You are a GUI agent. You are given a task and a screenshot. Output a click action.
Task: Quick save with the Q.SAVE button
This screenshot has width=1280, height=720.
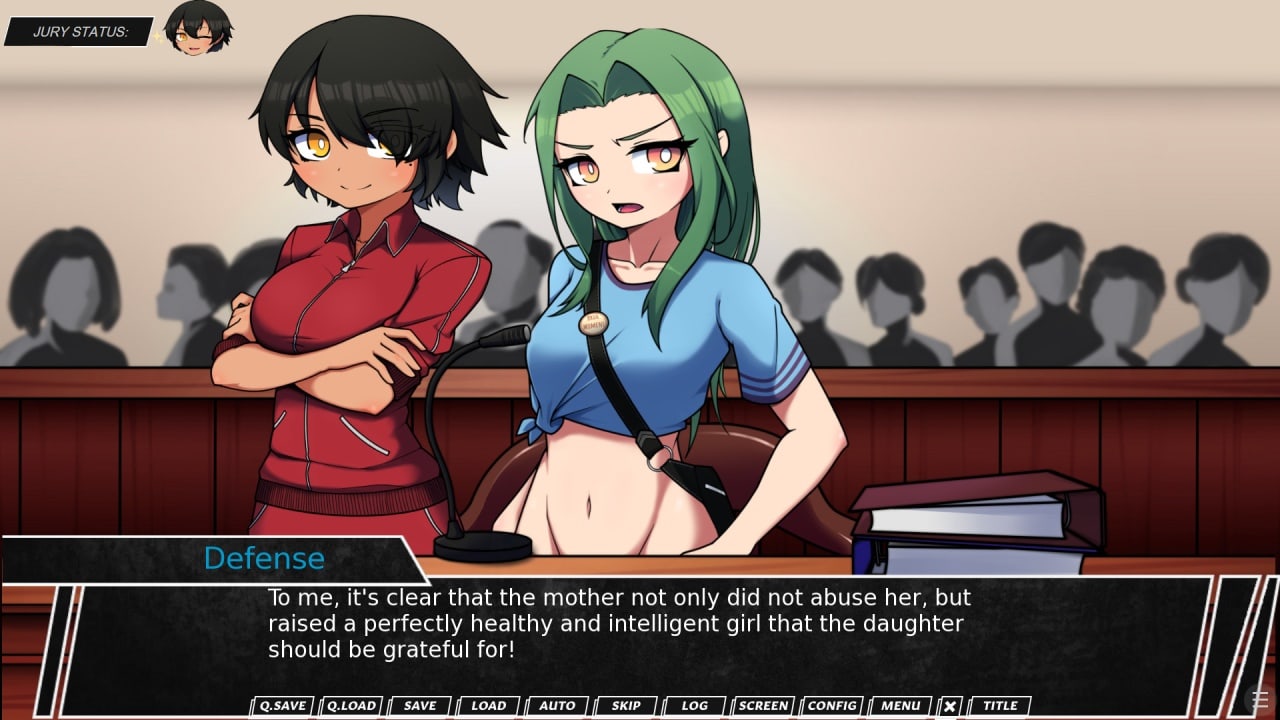[282, 706]
